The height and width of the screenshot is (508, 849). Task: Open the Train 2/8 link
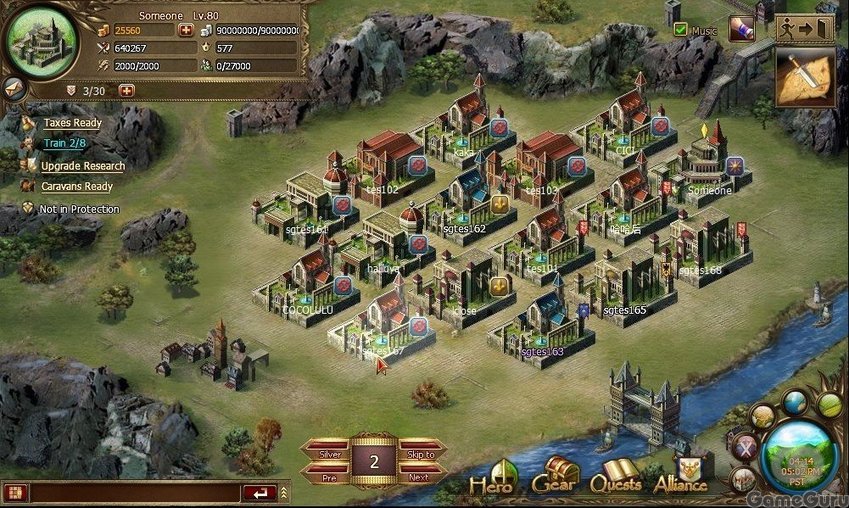click(x=63, y=144)
